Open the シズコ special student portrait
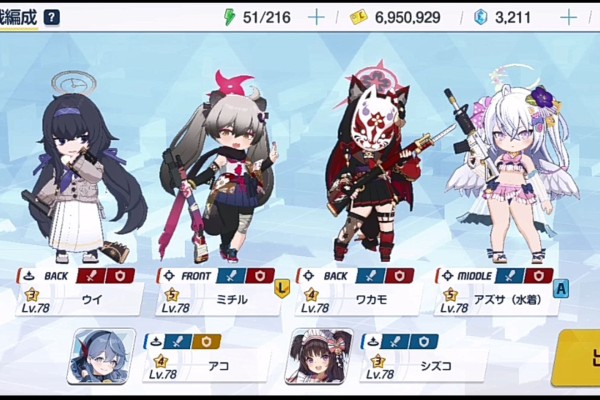This screenshot has width=600, height=400. click(319, 356)
